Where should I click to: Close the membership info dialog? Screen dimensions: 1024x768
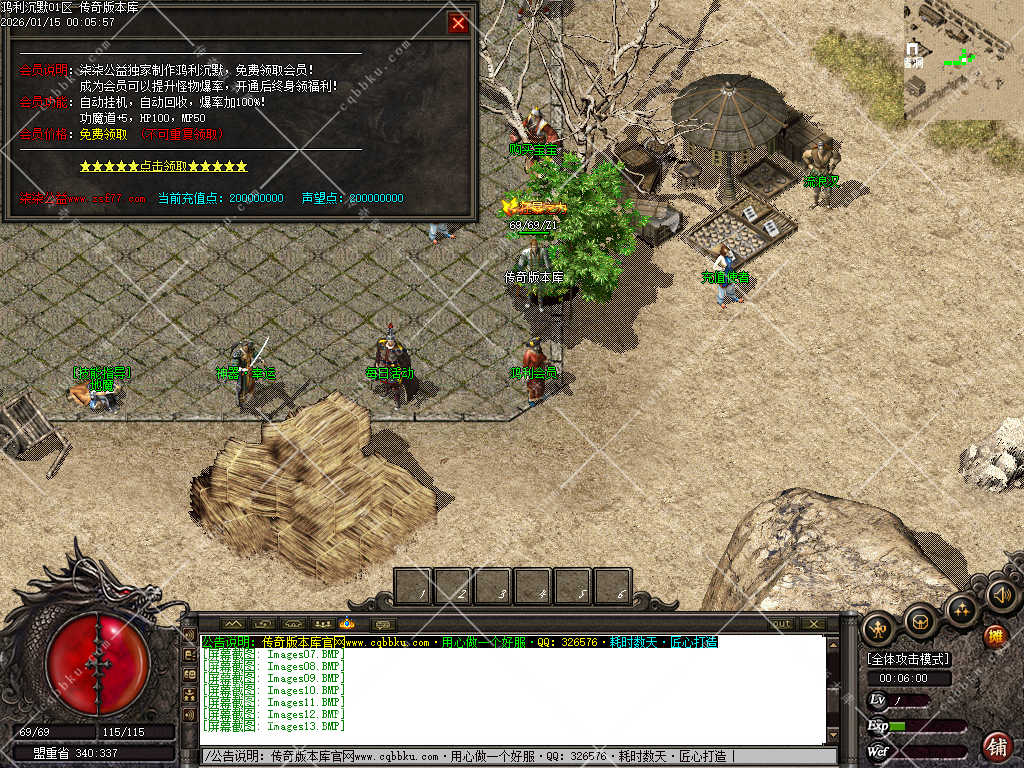pos(458,23)
